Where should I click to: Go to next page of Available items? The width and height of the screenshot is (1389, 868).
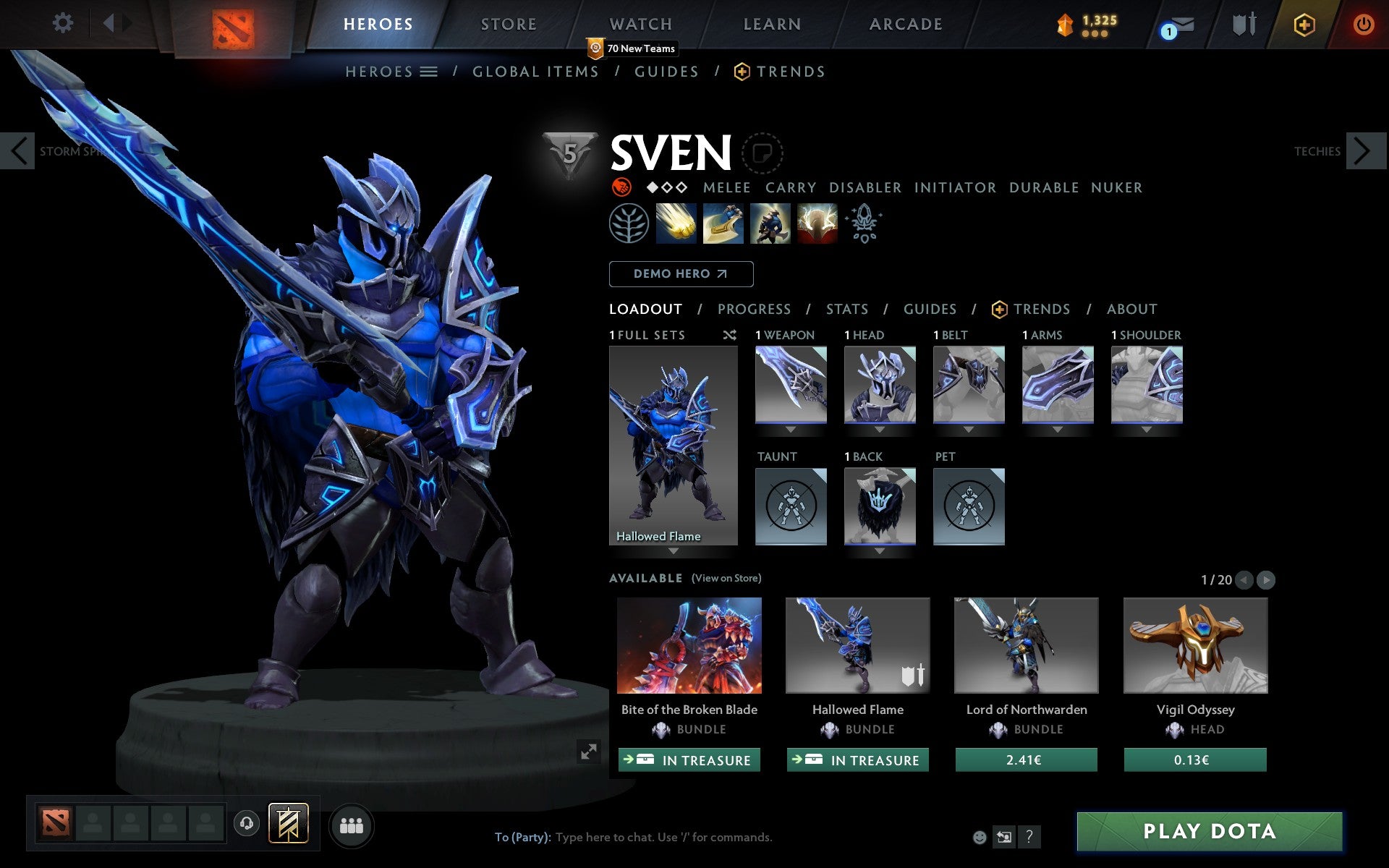click(1265, 579)
